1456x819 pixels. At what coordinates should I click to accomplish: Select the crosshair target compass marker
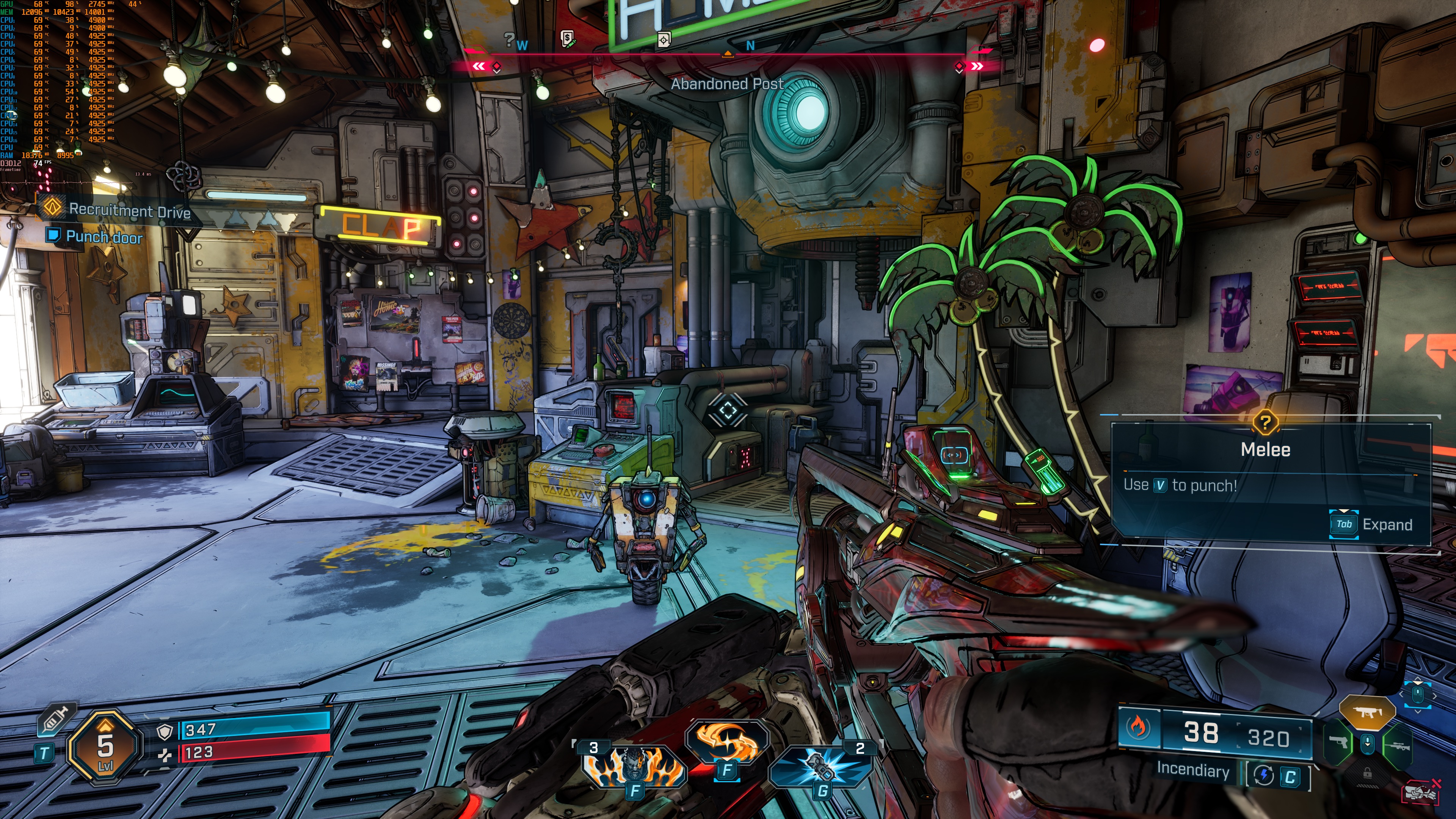coord(664,39)
